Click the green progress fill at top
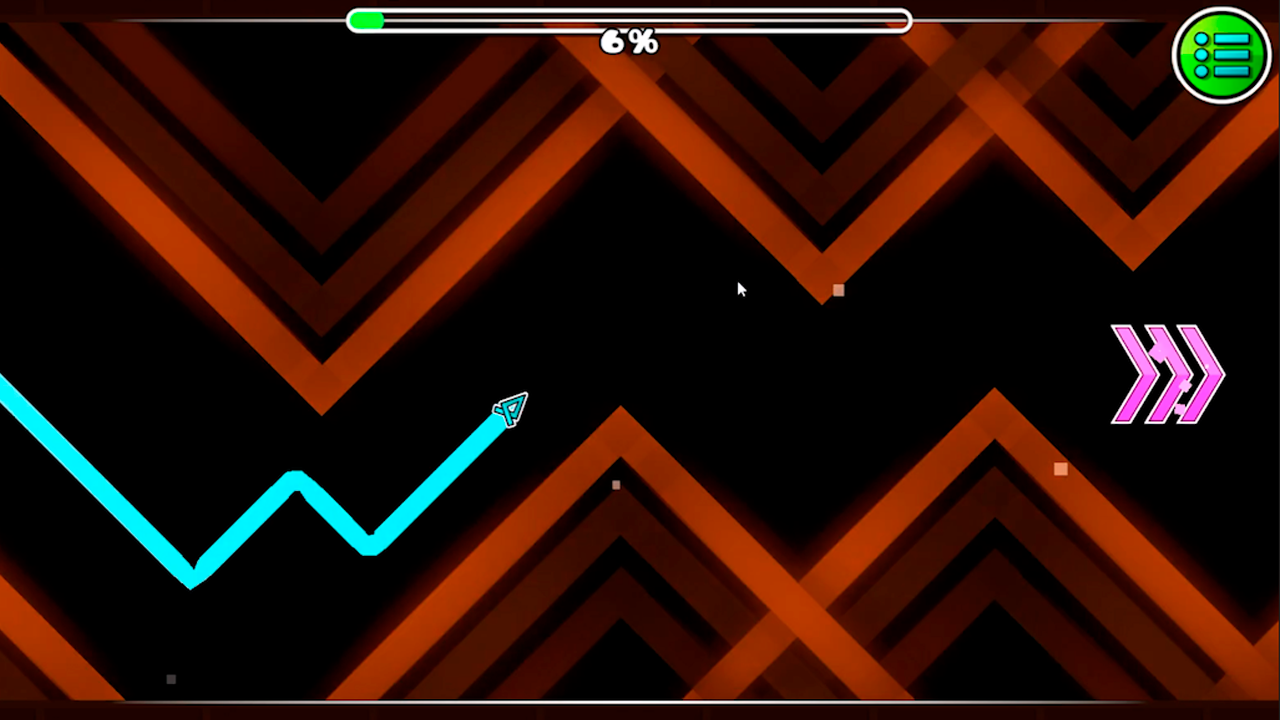The width and height of the screenshot is (1280, 720). [x=368, y=21]
